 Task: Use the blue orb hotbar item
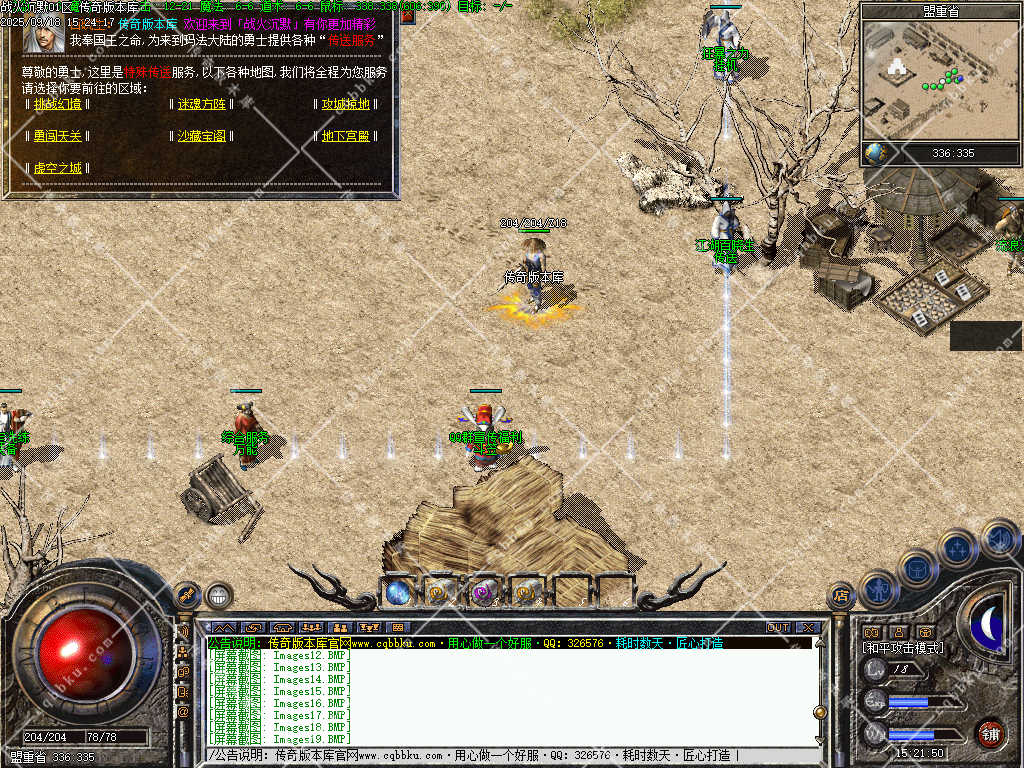[x=397, y=592]
